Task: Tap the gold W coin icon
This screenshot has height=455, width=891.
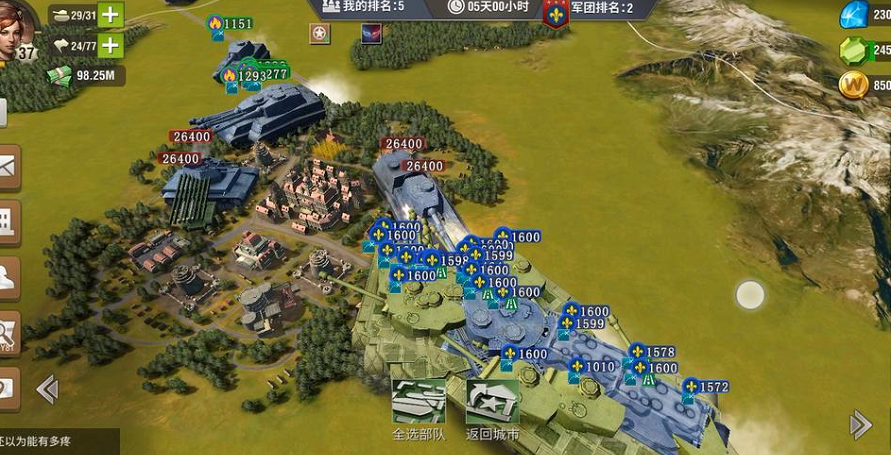Action: click(x=855, y=86)
